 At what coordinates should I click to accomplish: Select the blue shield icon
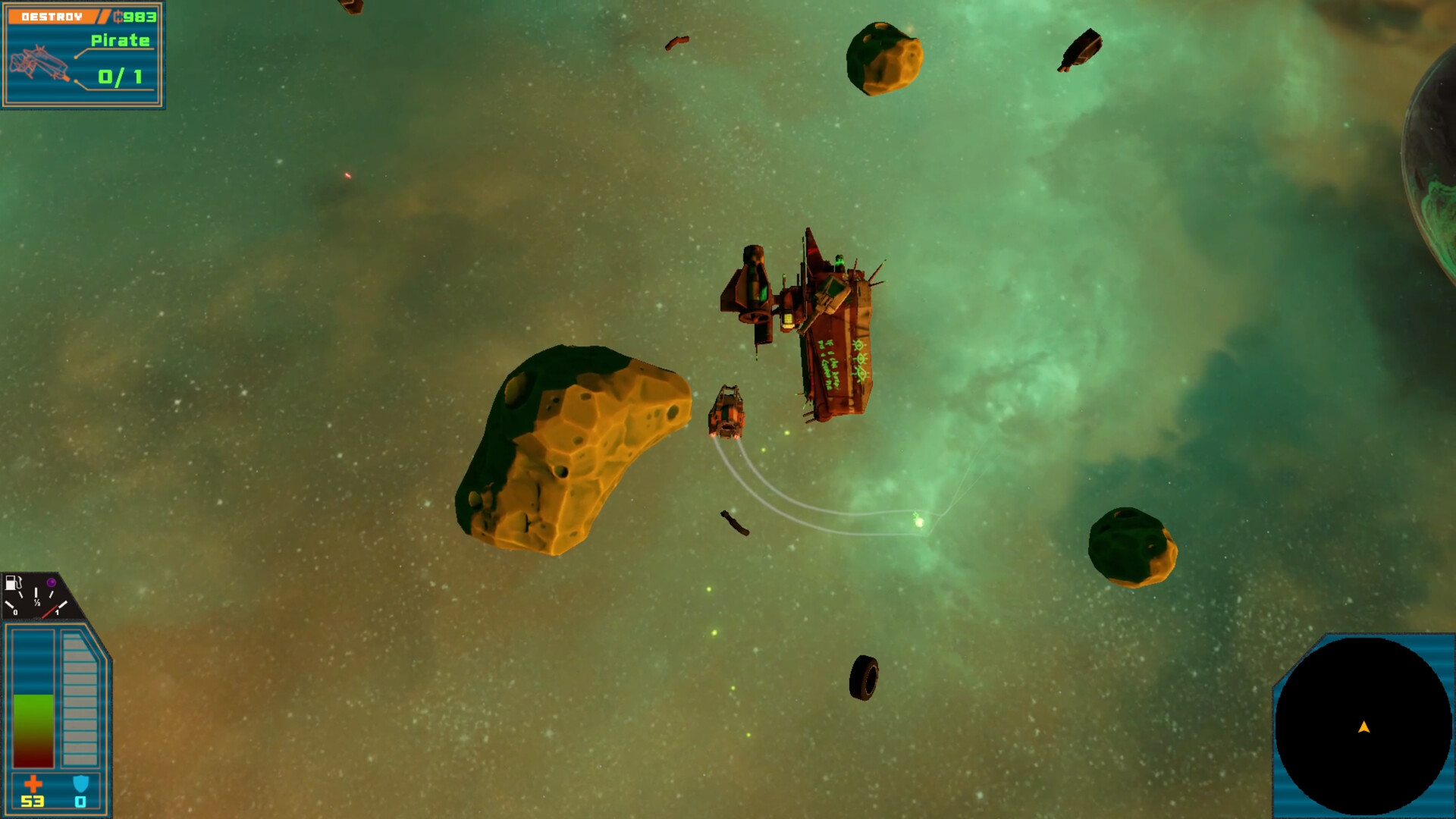pyautogui.click(x=80, y=782)
